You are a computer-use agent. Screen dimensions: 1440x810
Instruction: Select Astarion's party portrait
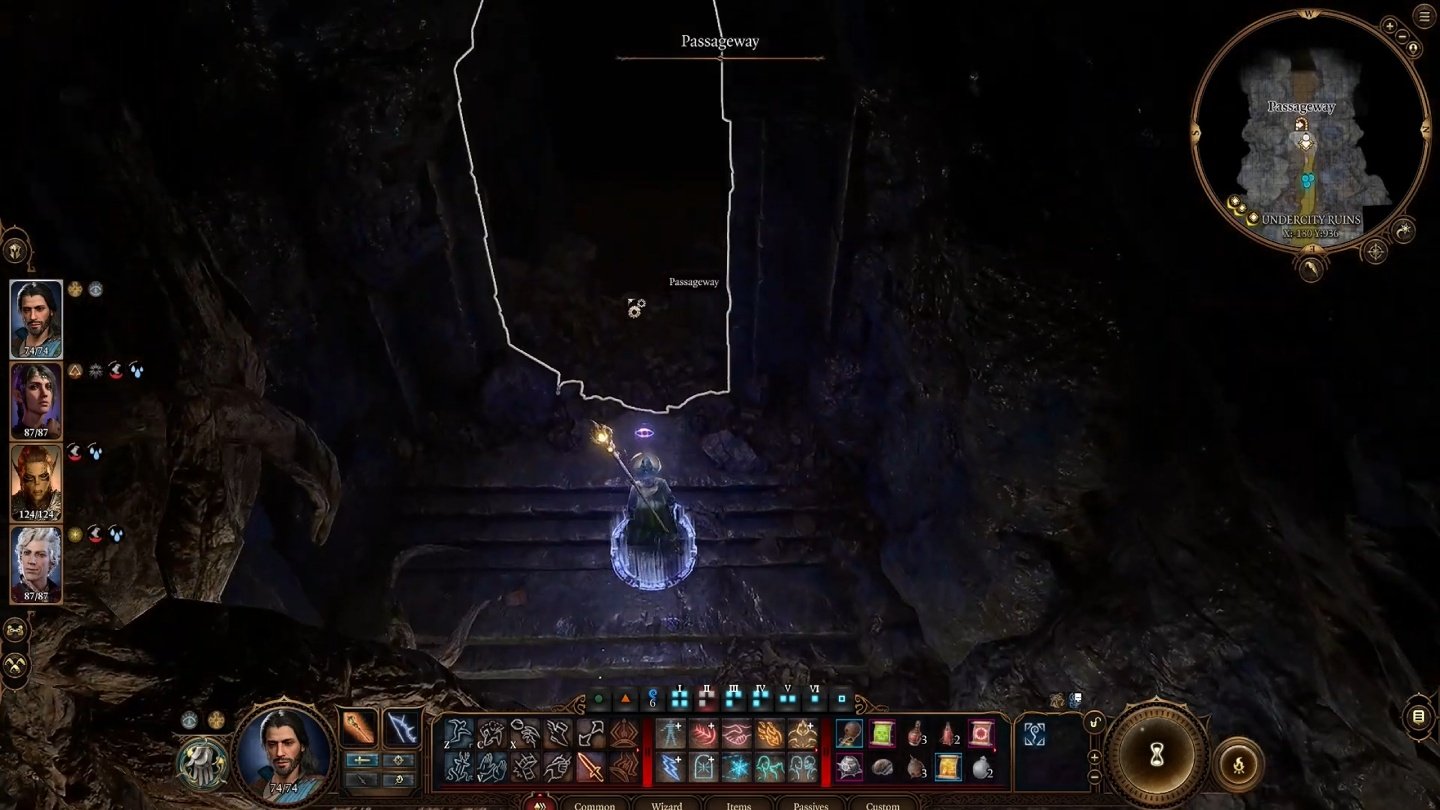coord(36,564)
